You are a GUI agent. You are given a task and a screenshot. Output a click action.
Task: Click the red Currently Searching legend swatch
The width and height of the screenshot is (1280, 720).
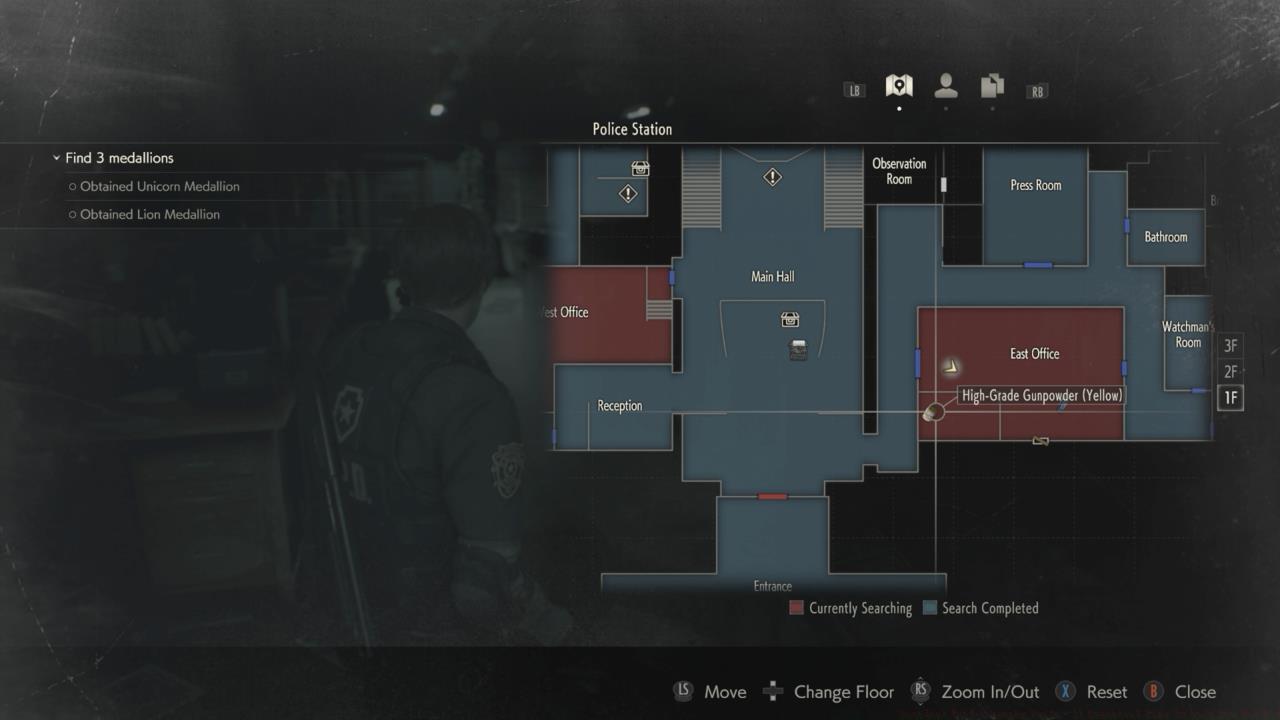(795, 608)
